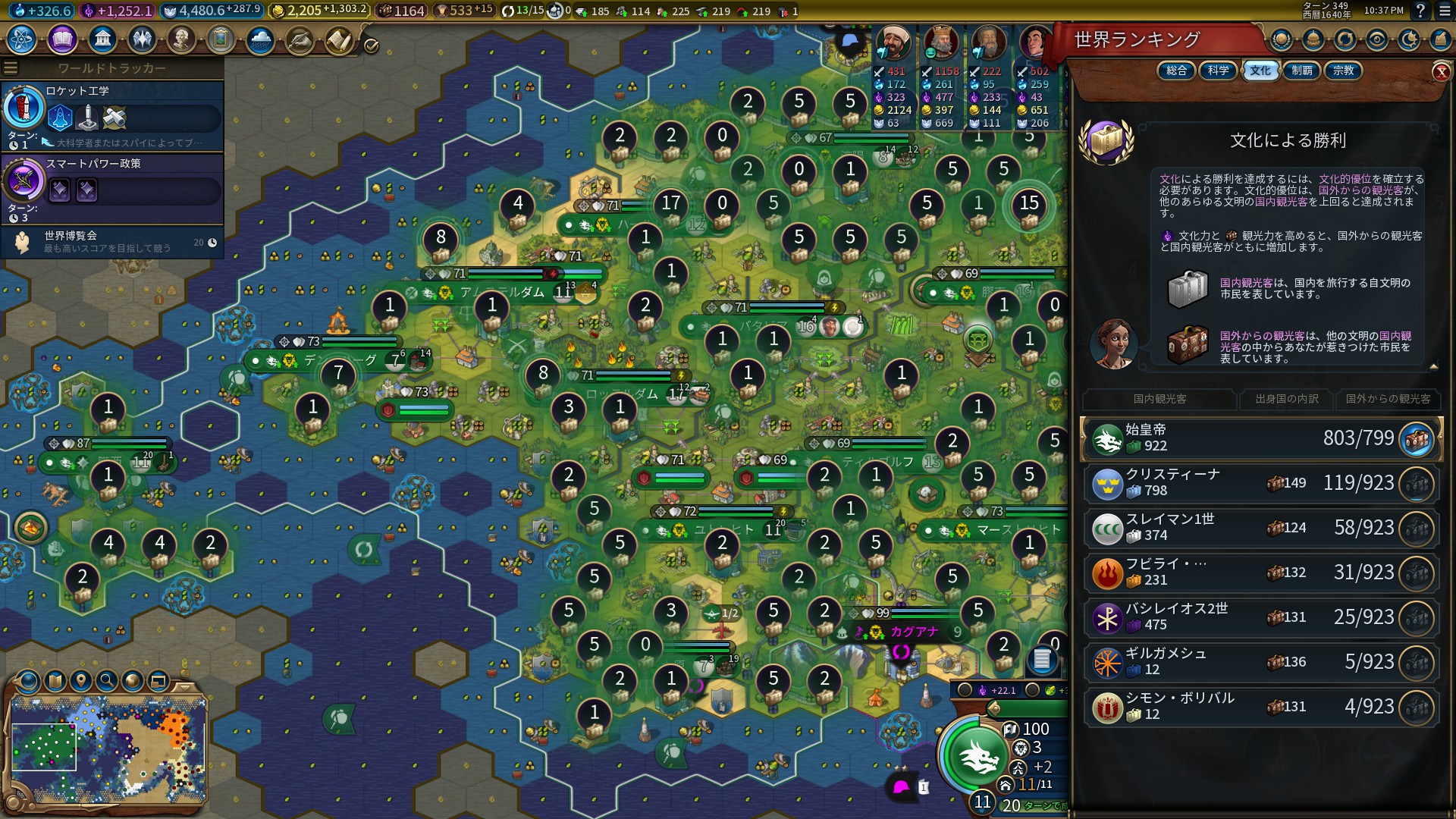Viewport: 1456px width, 819px height.
Task: Open the civics tree book icon
Action: coord(62,39)
